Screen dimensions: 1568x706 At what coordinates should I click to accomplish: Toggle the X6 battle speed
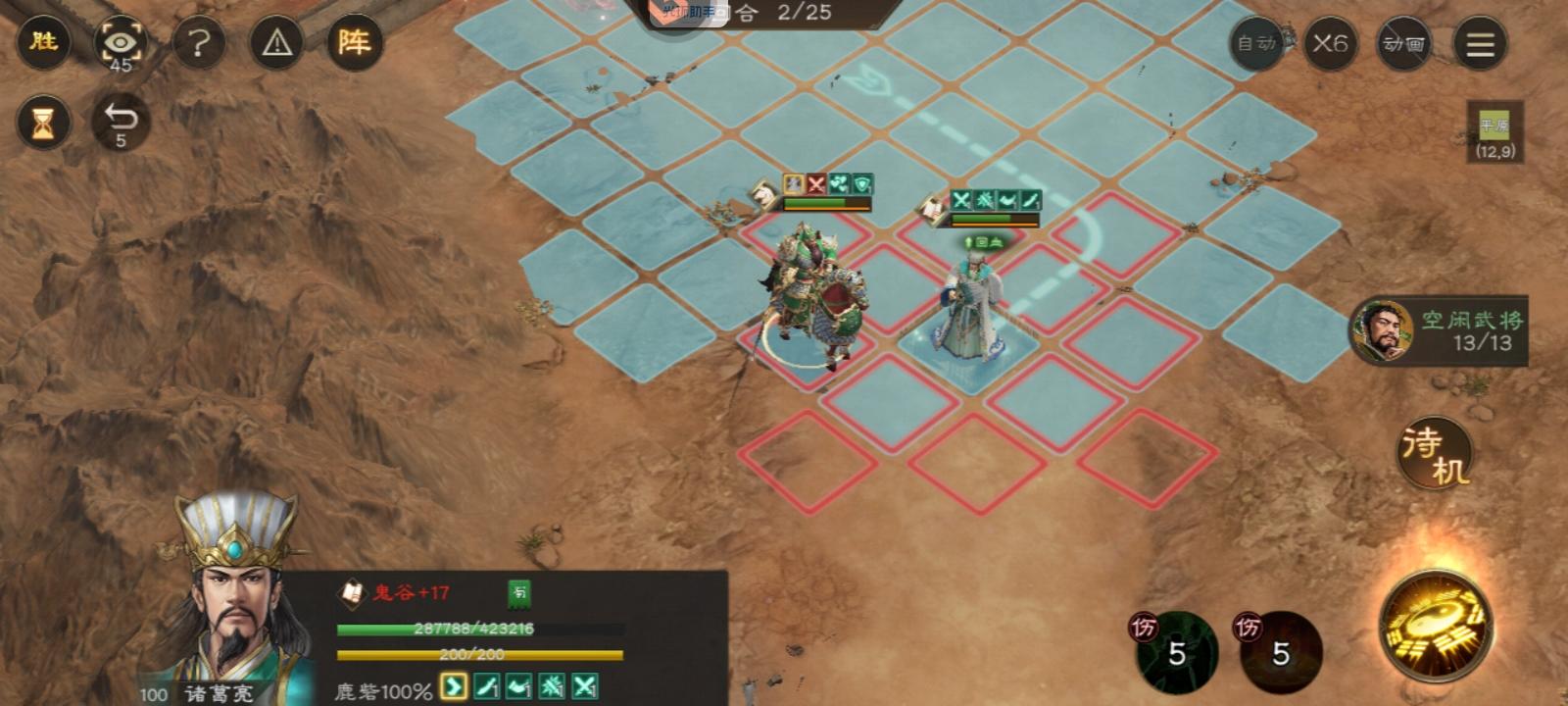(1329, 44)
